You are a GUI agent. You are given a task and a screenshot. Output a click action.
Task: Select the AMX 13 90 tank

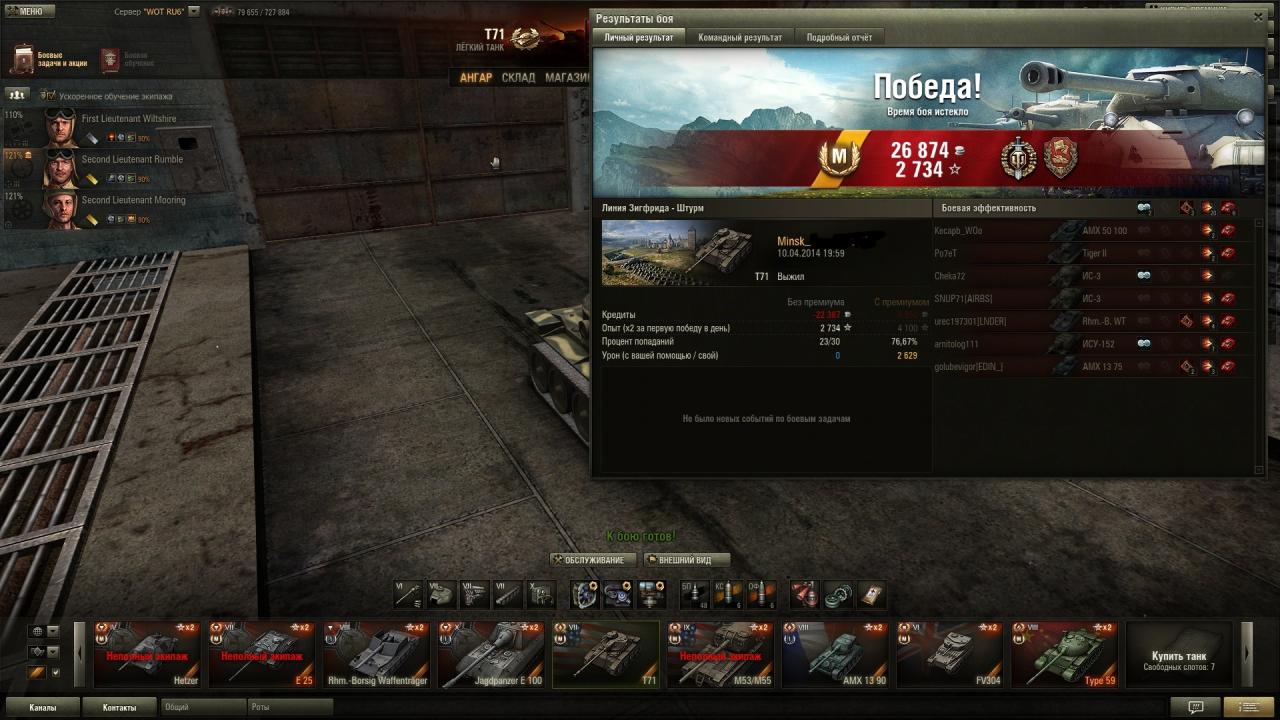pos(834,655)
